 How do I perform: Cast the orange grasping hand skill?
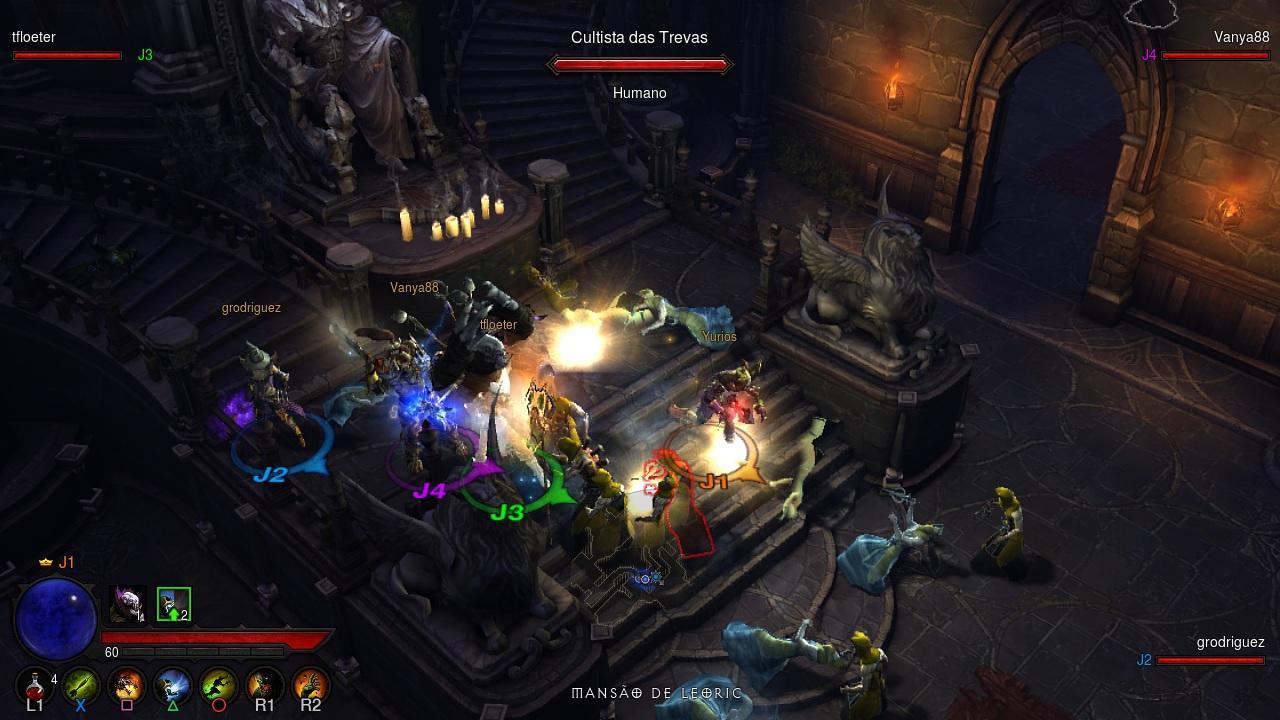311,686
